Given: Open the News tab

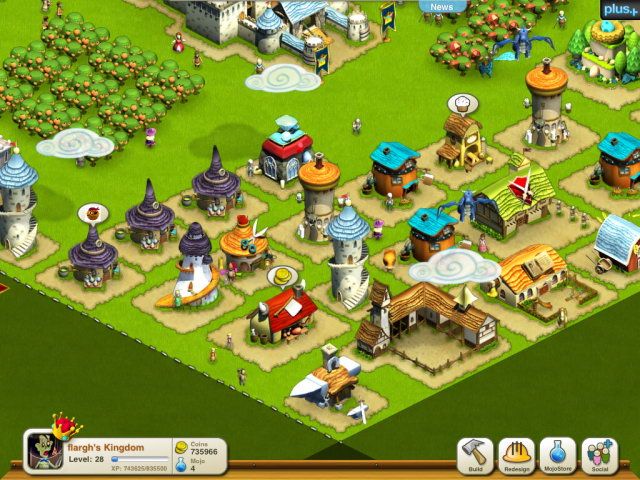Looking at the screenshot, I should point(442,7).
